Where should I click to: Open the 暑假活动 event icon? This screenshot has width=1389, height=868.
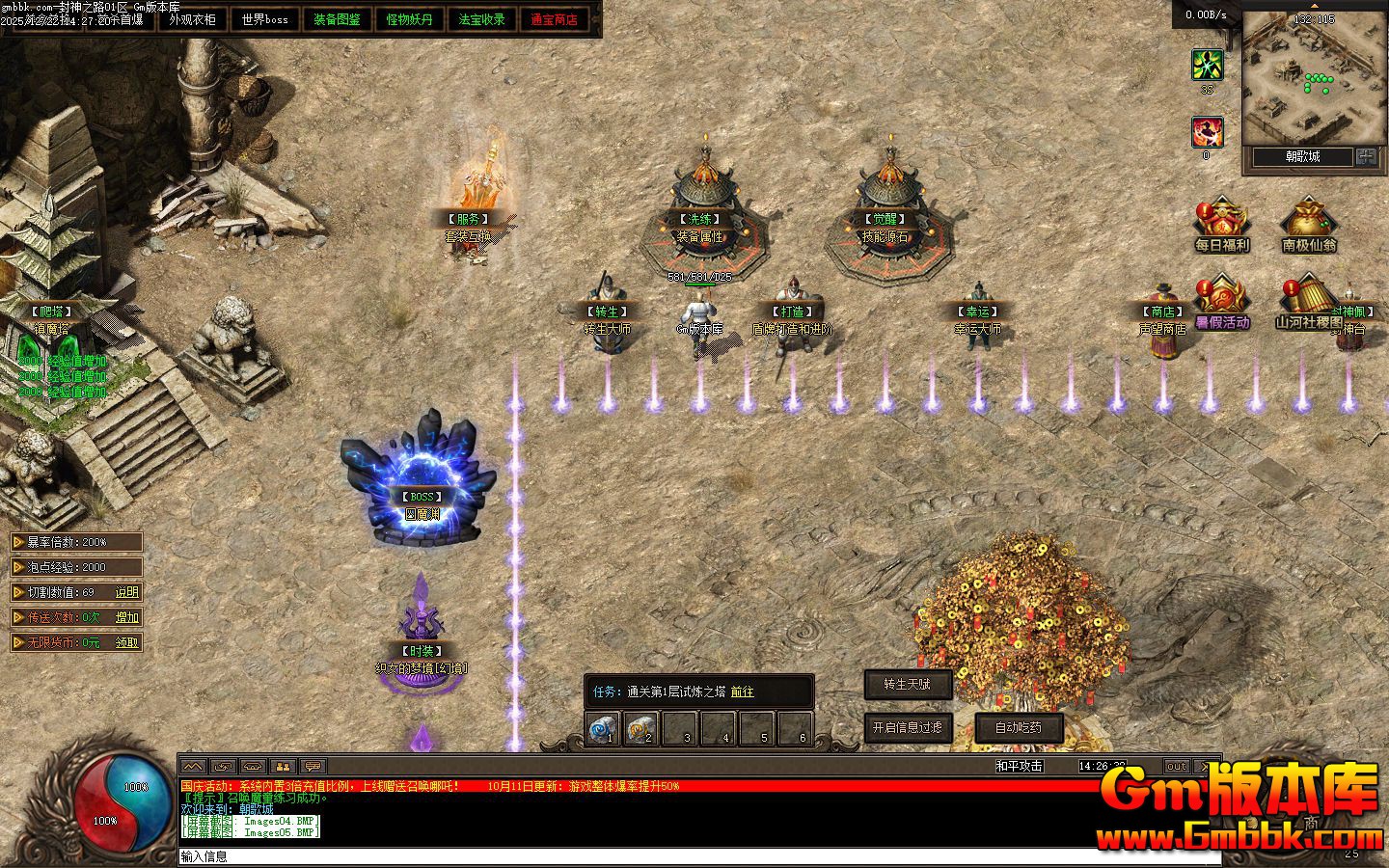pos(1221,303)
